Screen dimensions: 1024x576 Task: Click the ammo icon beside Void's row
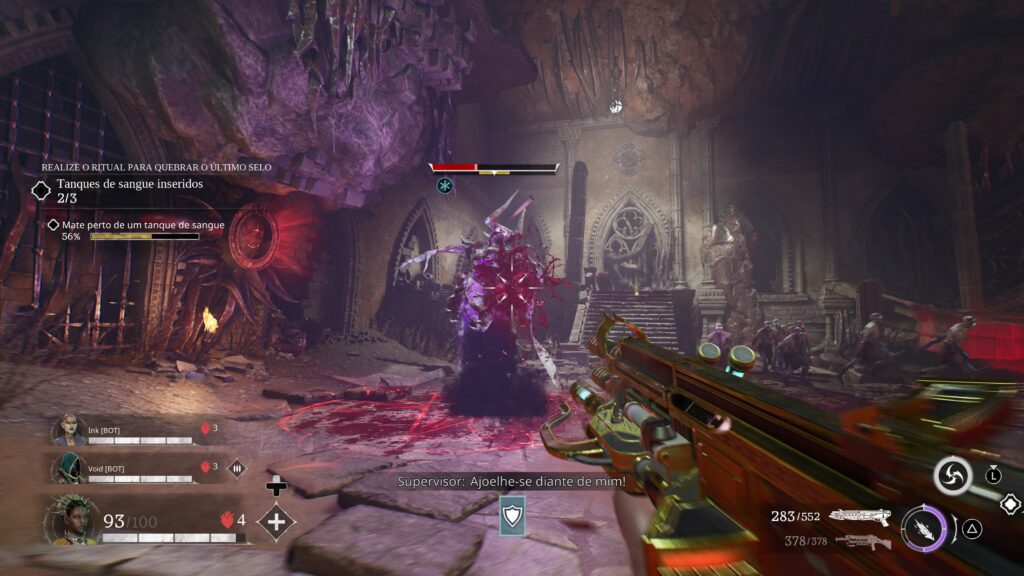click(x=238, y=467)
